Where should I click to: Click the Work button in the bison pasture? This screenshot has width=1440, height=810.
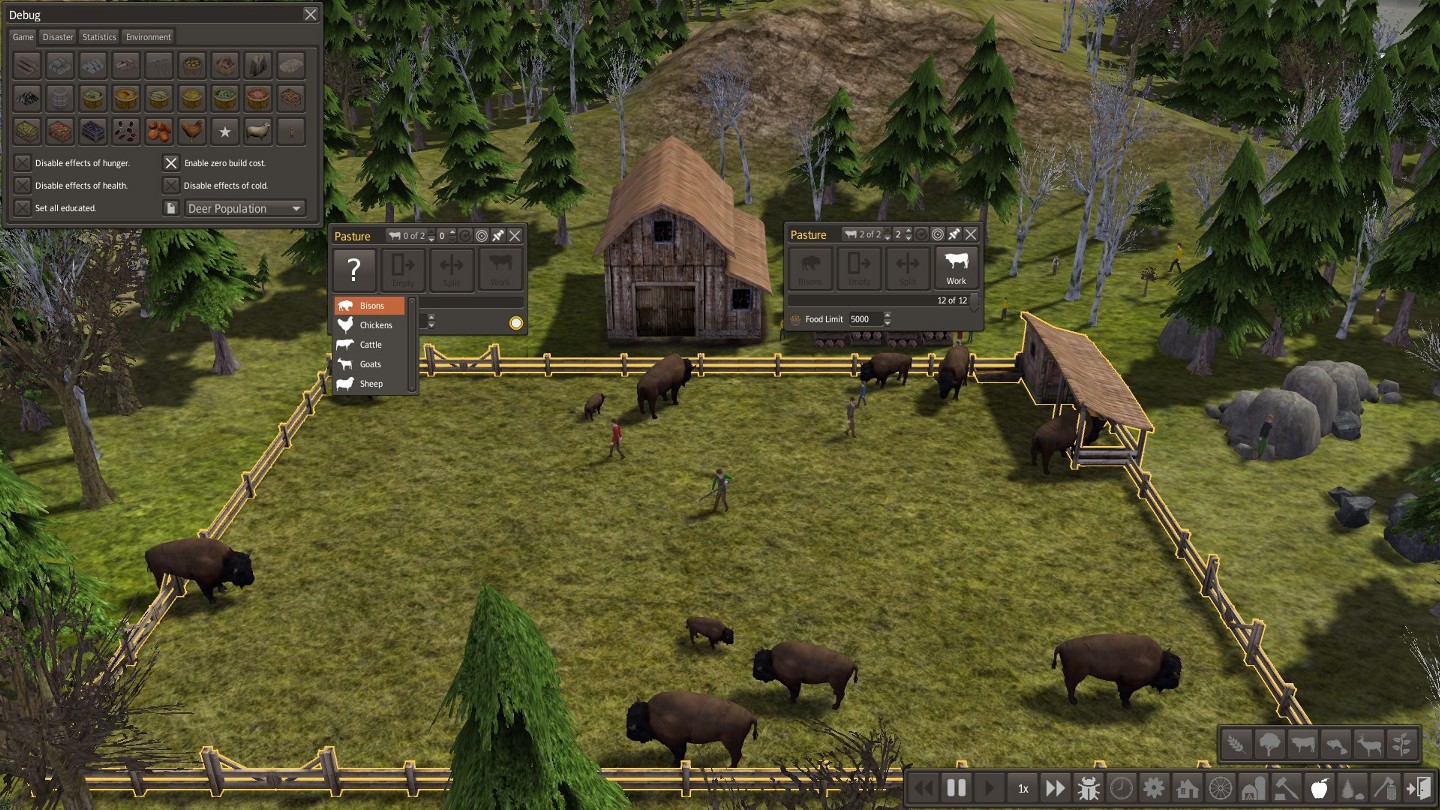point(956,269)
